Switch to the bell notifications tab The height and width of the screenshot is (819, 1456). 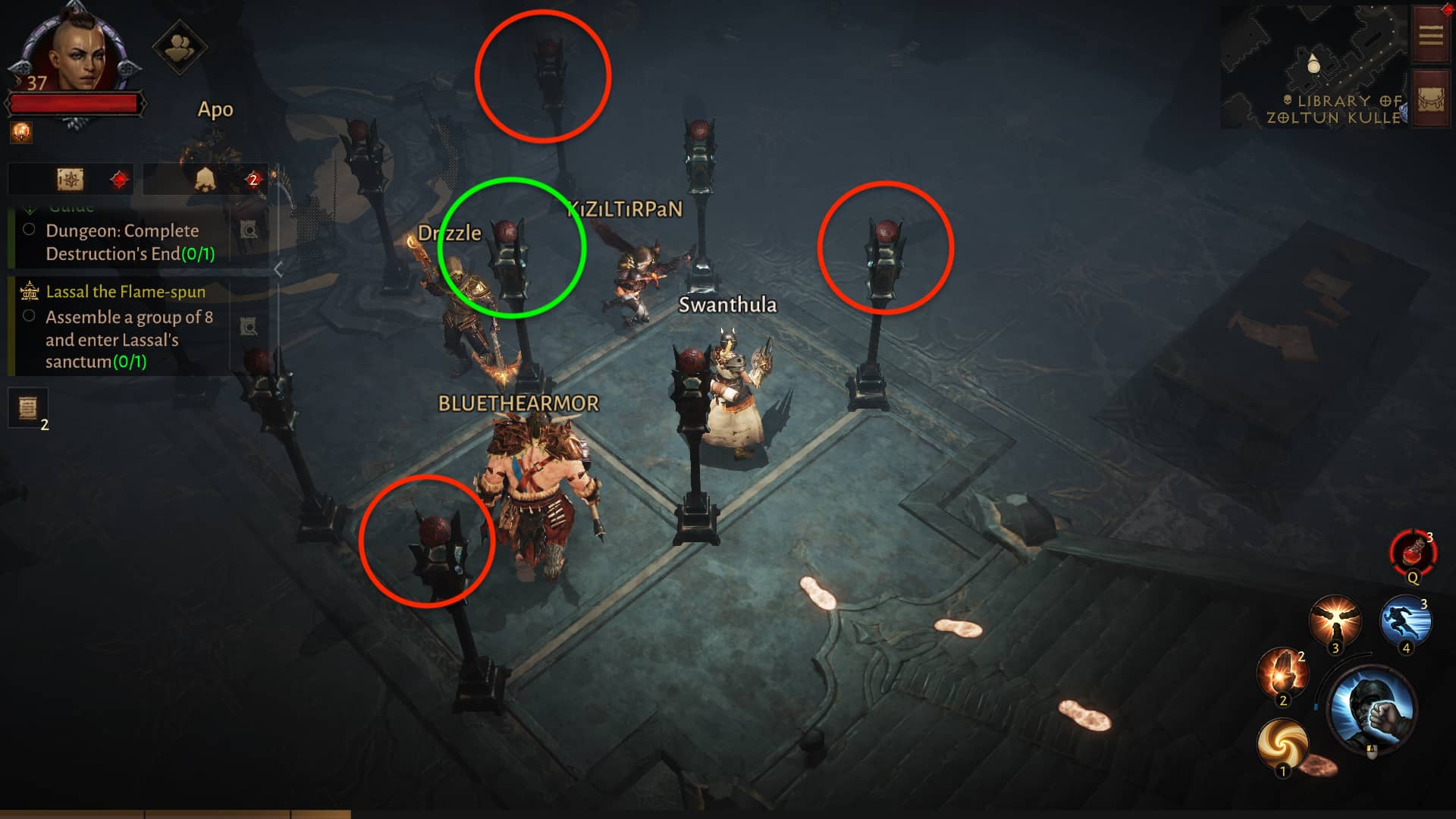(x=205, y=180)
